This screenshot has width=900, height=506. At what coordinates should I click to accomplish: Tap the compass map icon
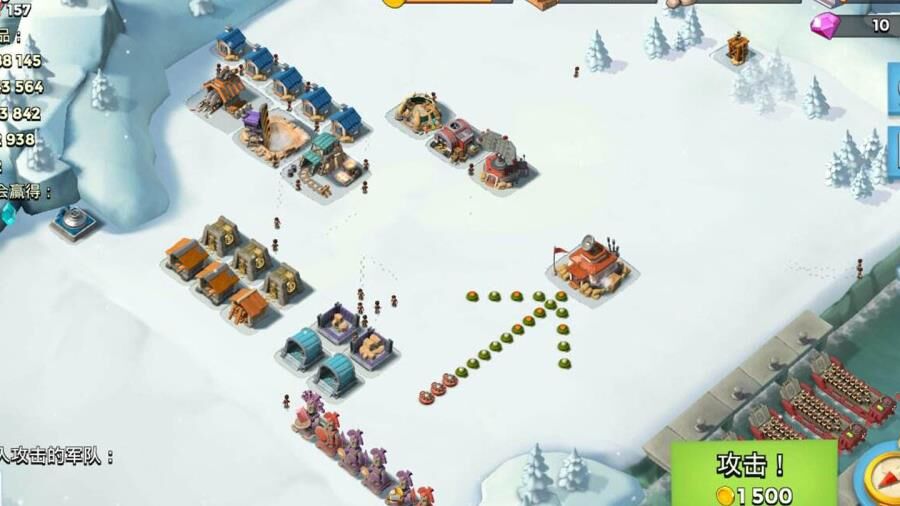tap(884, 476)
